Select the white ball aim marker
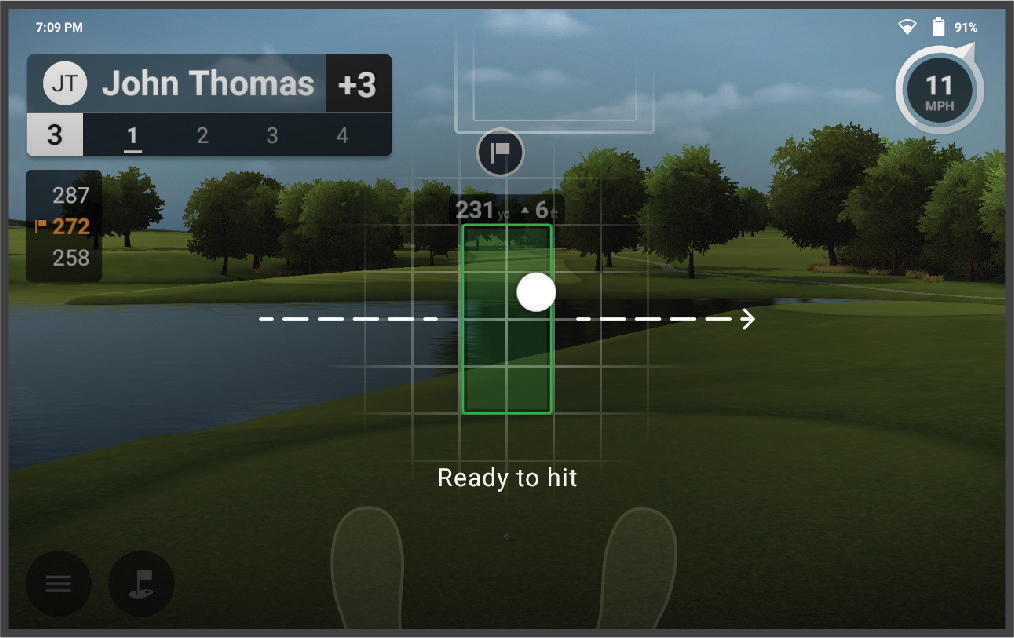Image resolution: width=1014 pixels, height=638 pixels. coord(536,292)
